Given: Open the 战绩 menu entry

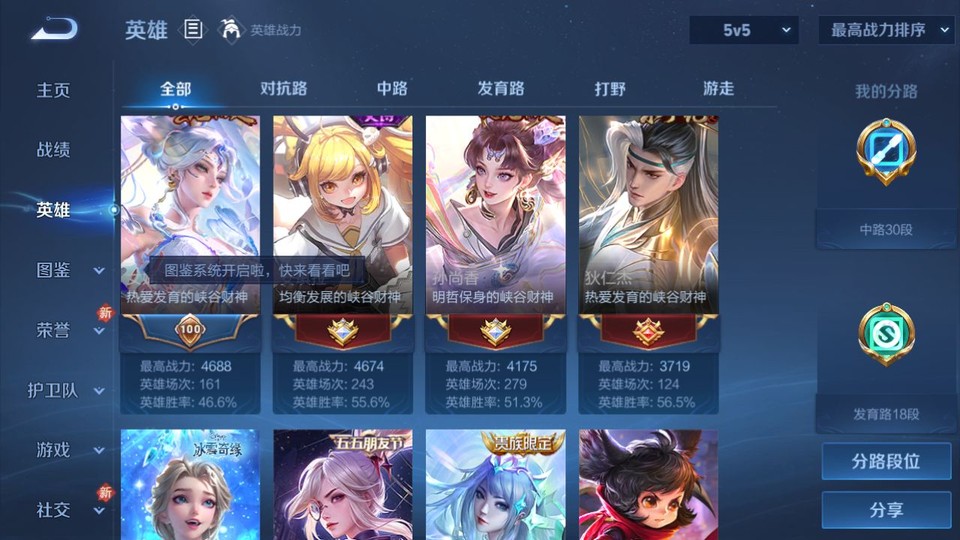Looking at the screenshot, I should (x=54, y=150).
